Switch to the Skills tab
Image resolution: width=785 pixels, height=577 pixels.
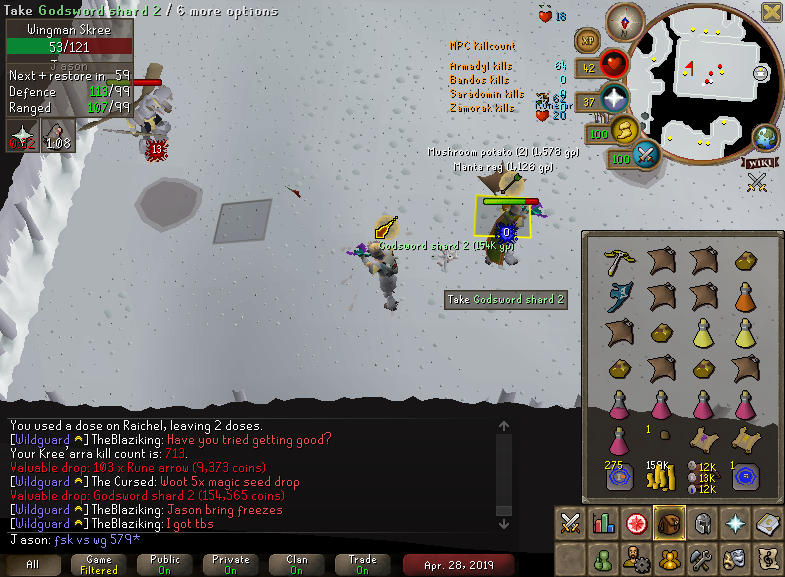click(x=603, y=523)
